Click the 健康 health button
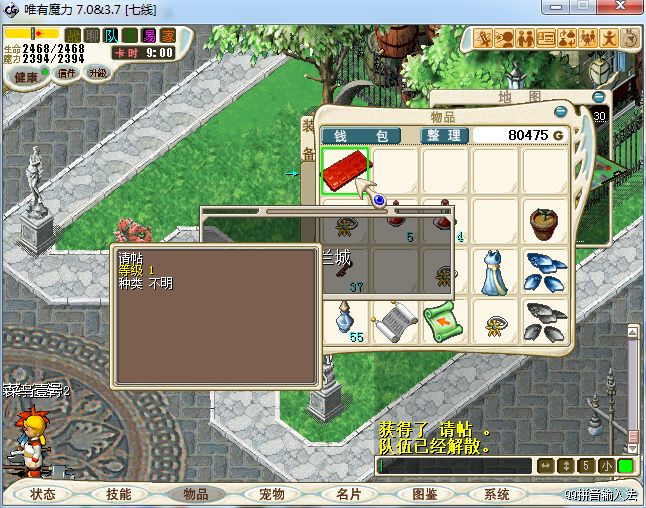Viewport: 646px width, 508px height. [25, 77]
